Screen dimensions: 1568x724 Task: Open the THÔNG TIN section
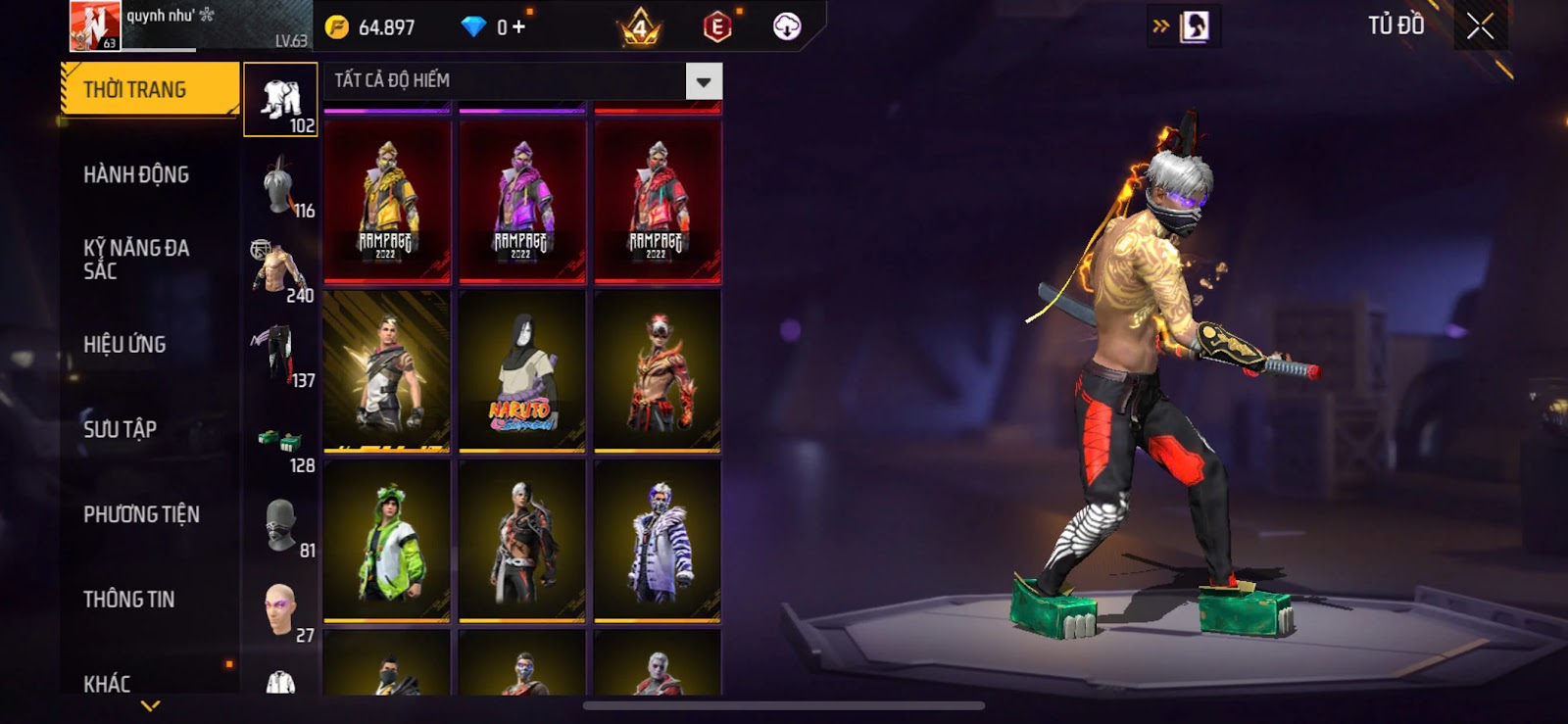click(128, 600)
